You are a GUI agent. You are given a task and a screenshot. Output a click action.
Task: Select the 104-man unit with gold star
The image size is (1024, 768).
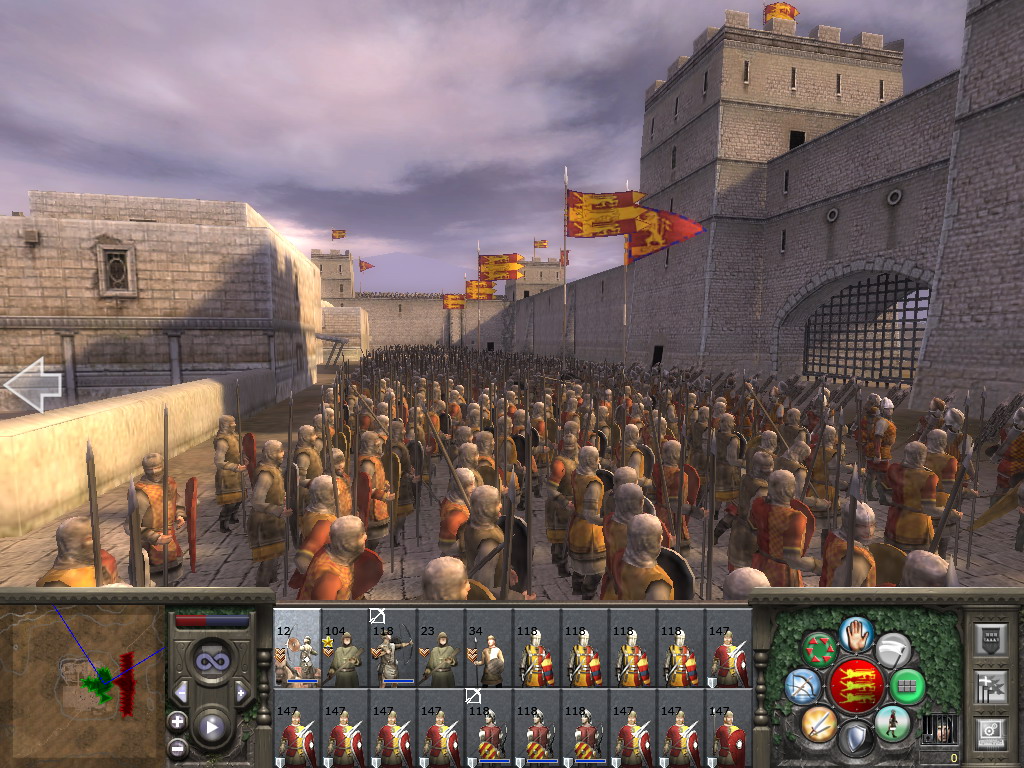point(345,648)
